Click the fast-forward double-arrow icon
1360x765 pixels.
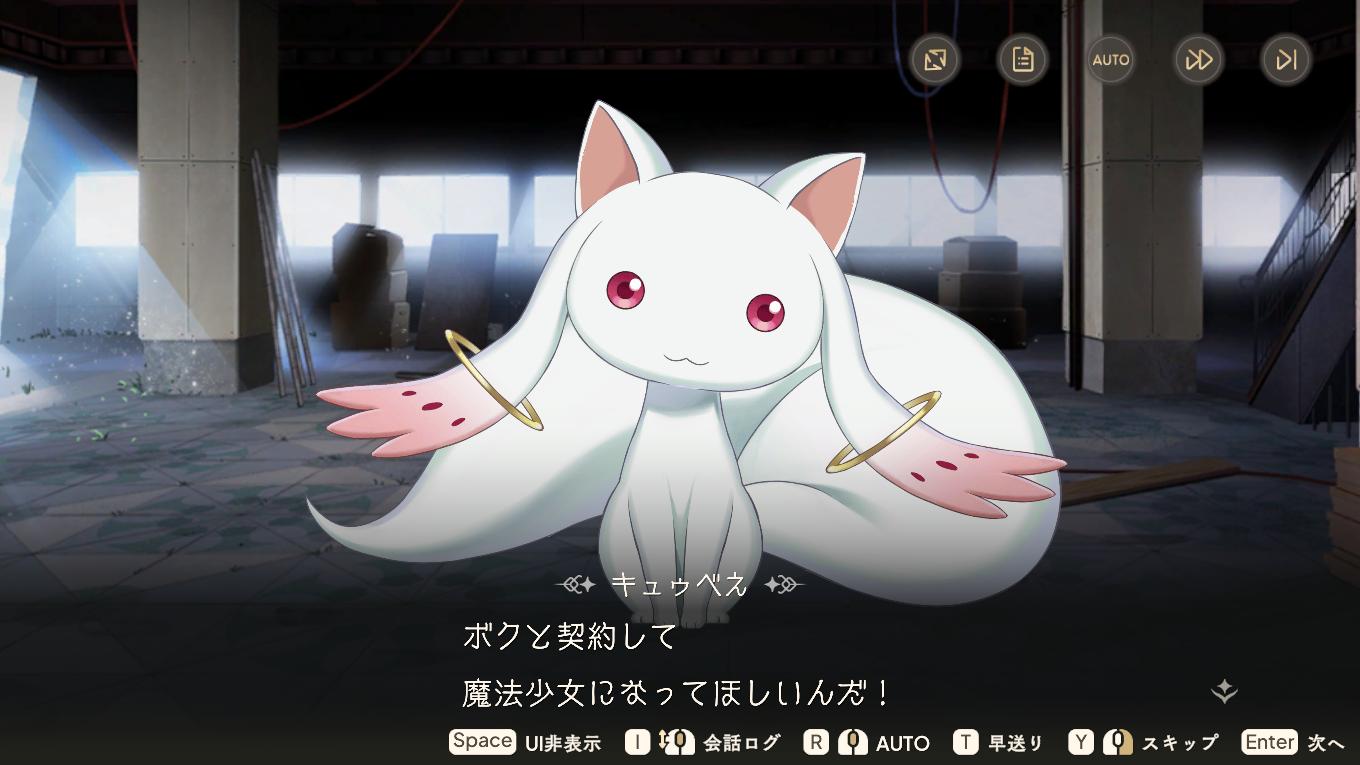click(x=1197, y=60)
